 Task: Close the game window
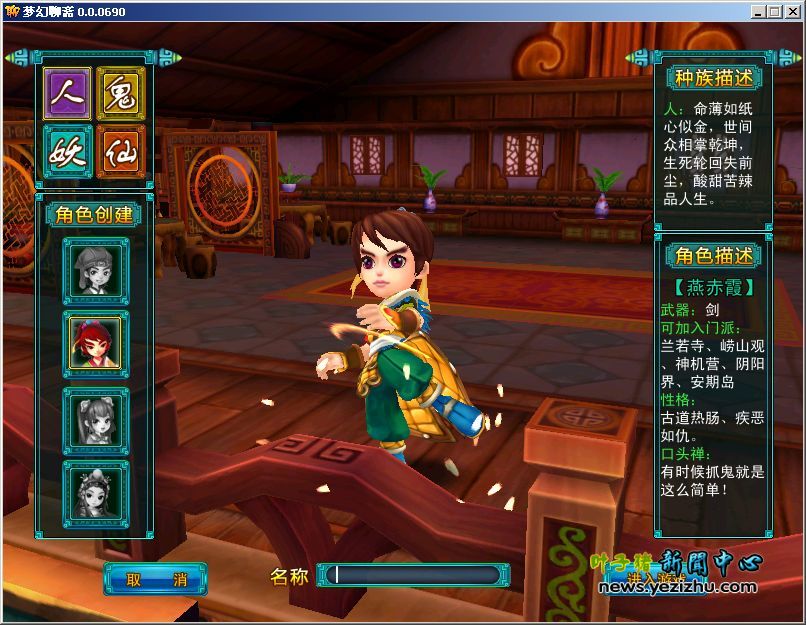[793, 11]
